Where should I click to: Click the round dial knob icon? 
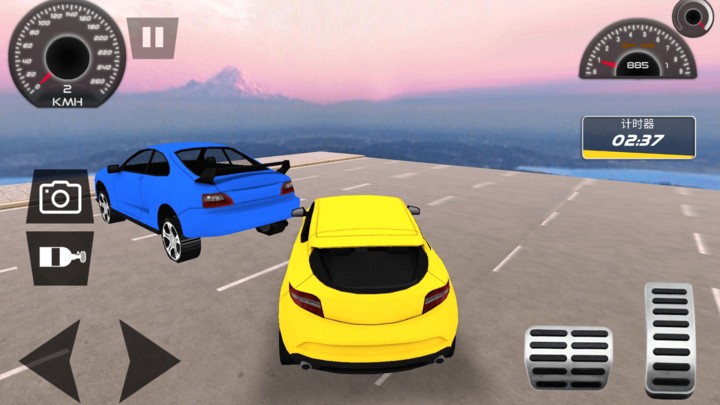click(x=692, y=16)
